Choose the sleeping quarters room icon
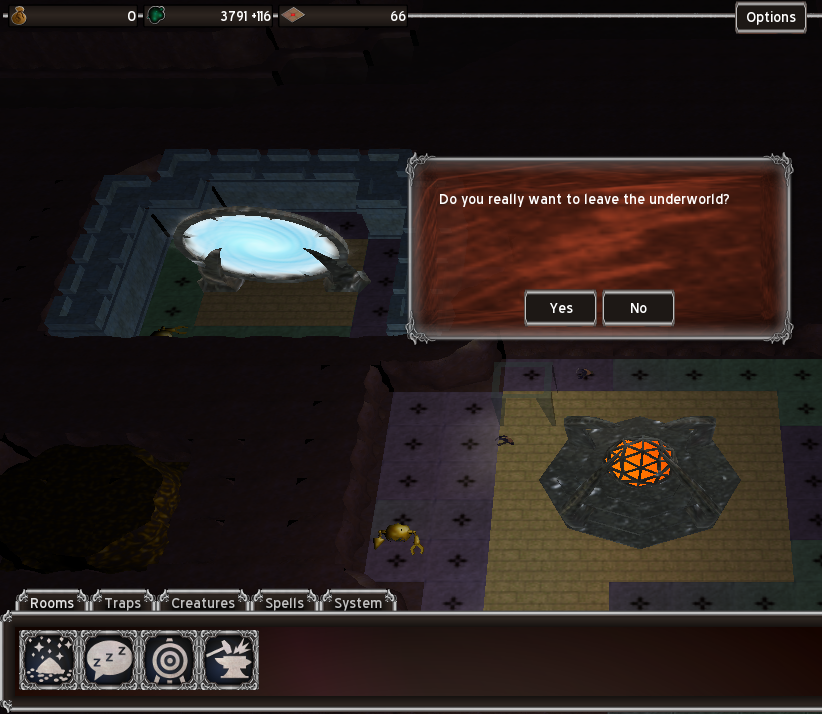The height and width of the screenshot is (714, 822). [x=108, y=660]
